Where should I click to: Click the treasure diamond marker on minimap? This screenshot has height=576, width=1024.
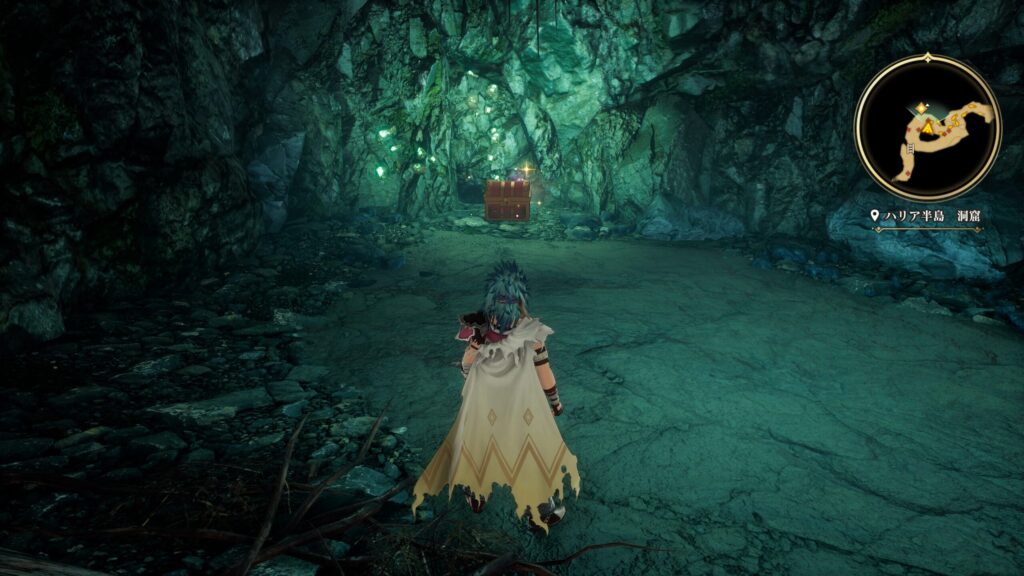(921, 107)
